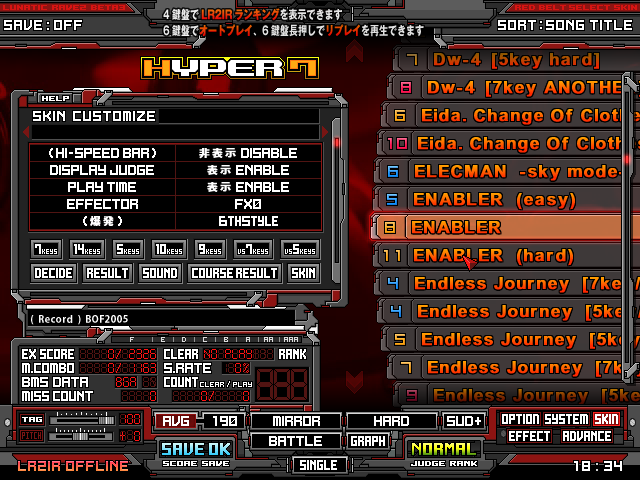Open the DECIDE skin settings
Image resolution: width=640 pixels, height=480 pixels.
(x=54, y=272)
